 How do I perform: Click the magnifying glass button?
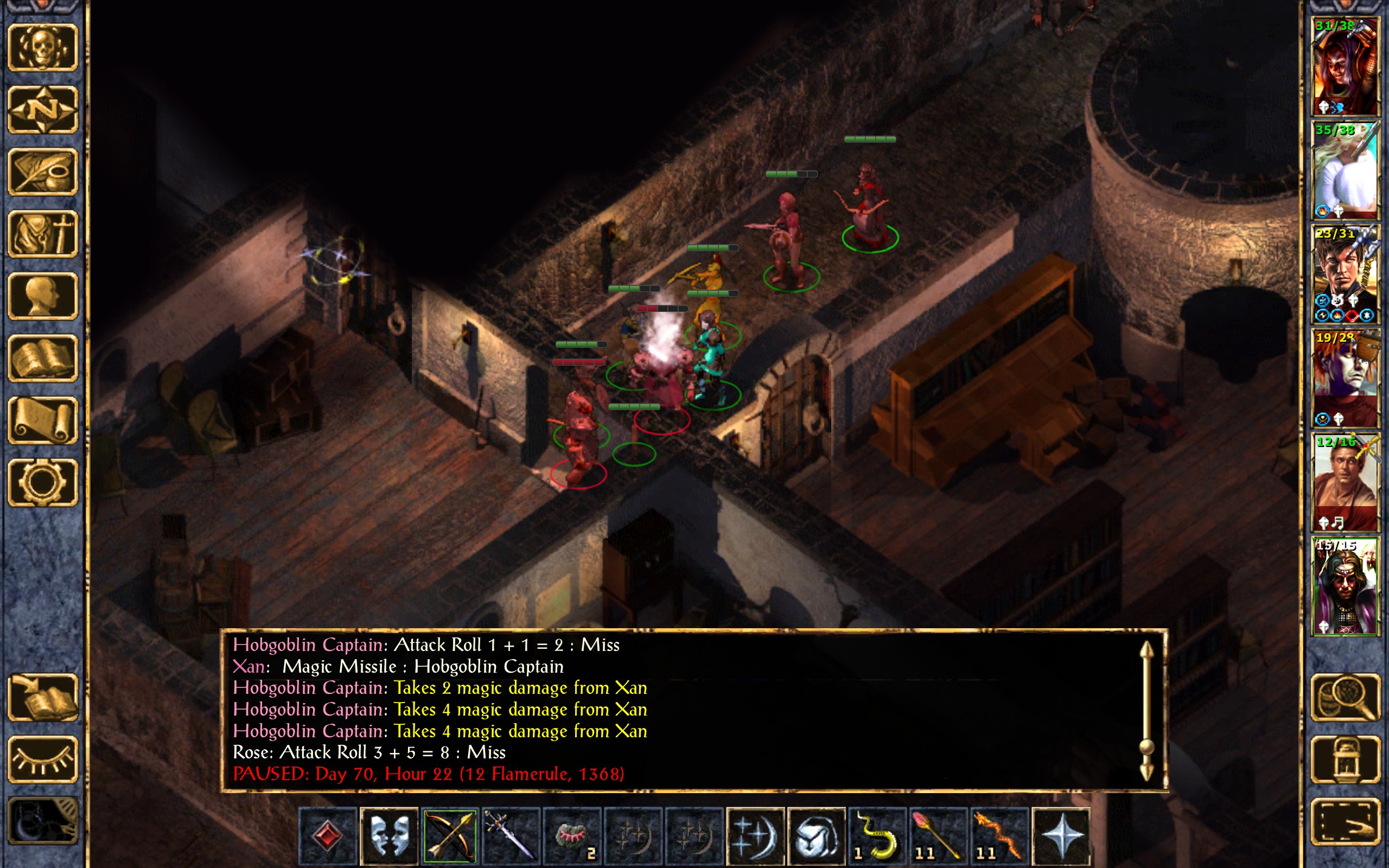pyautogui.click(x=1346, y=697)
